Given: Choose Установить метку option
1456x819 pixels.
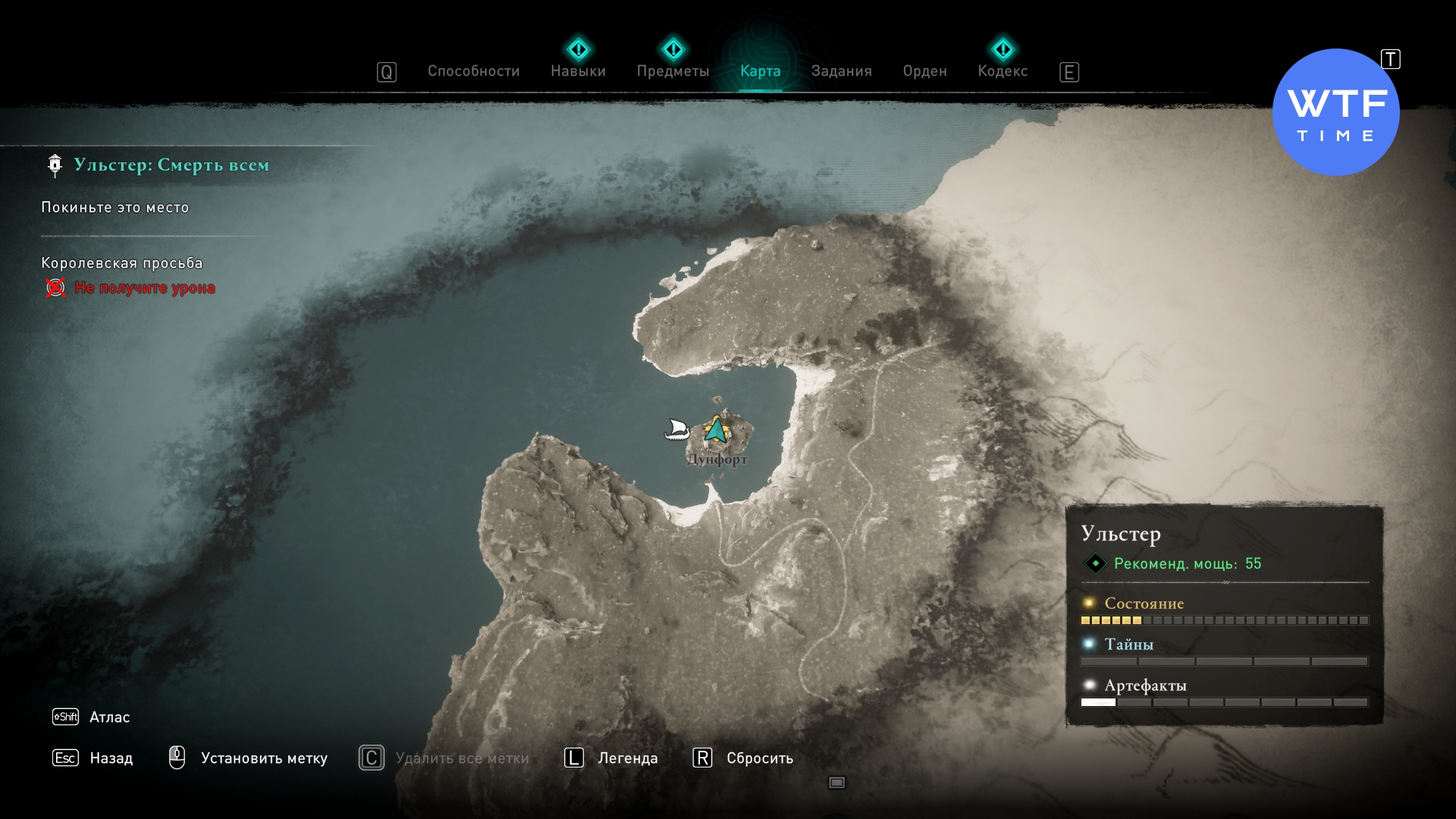Looking at the screenshot, I should click(x=263, y=758).
